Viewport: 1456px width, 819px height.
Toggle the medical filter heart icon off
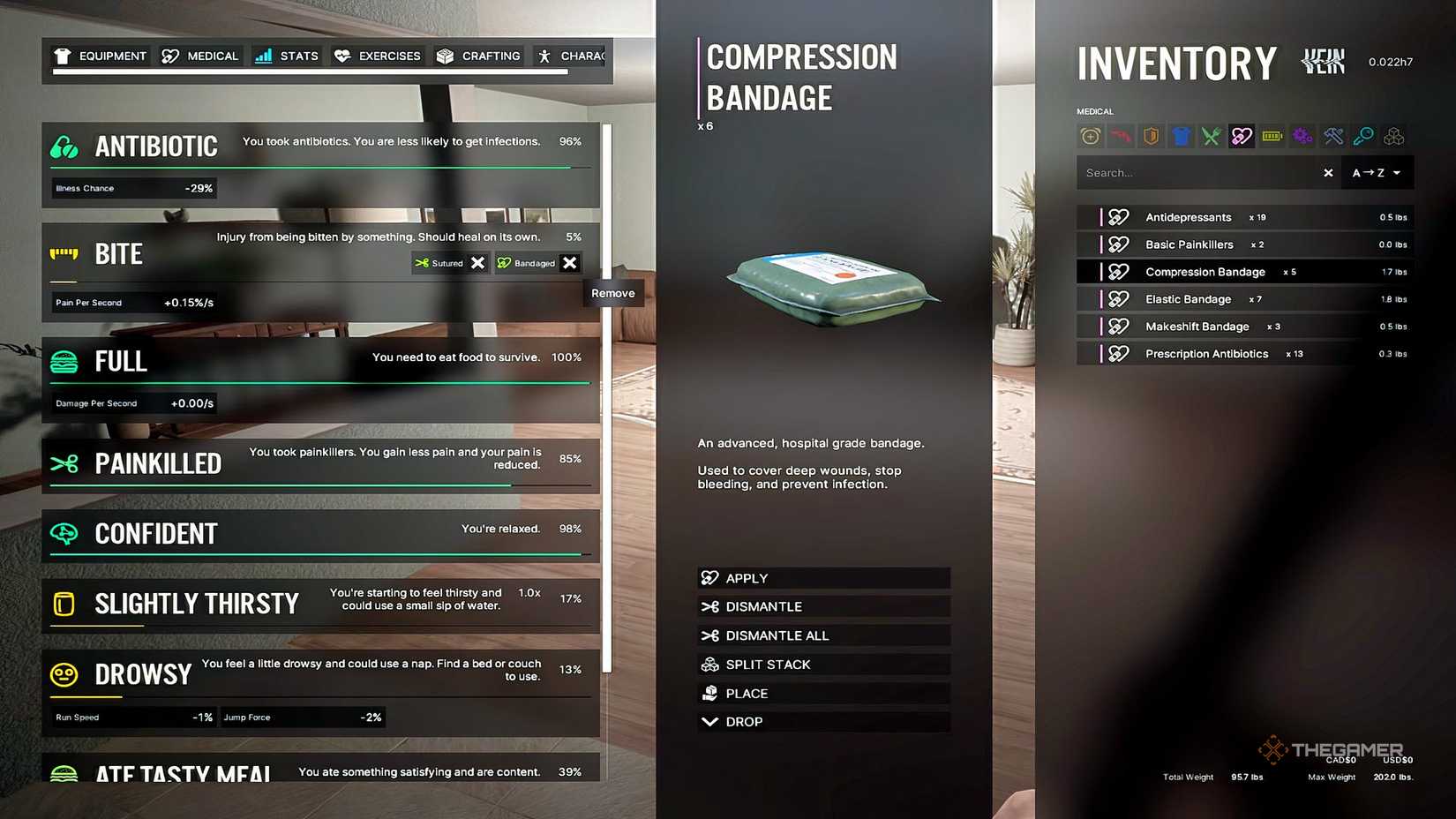coord(1242,136)
